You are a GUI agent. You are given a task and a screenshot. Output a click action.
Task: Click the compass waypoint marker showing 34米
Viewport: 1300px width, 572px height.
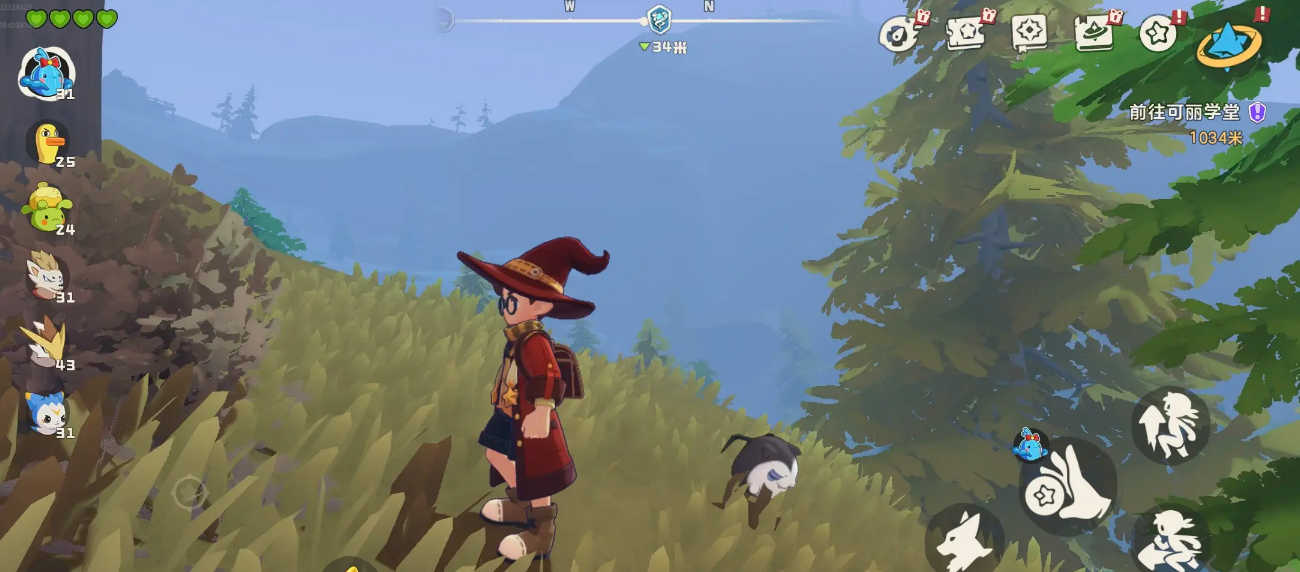pos(659,20)
